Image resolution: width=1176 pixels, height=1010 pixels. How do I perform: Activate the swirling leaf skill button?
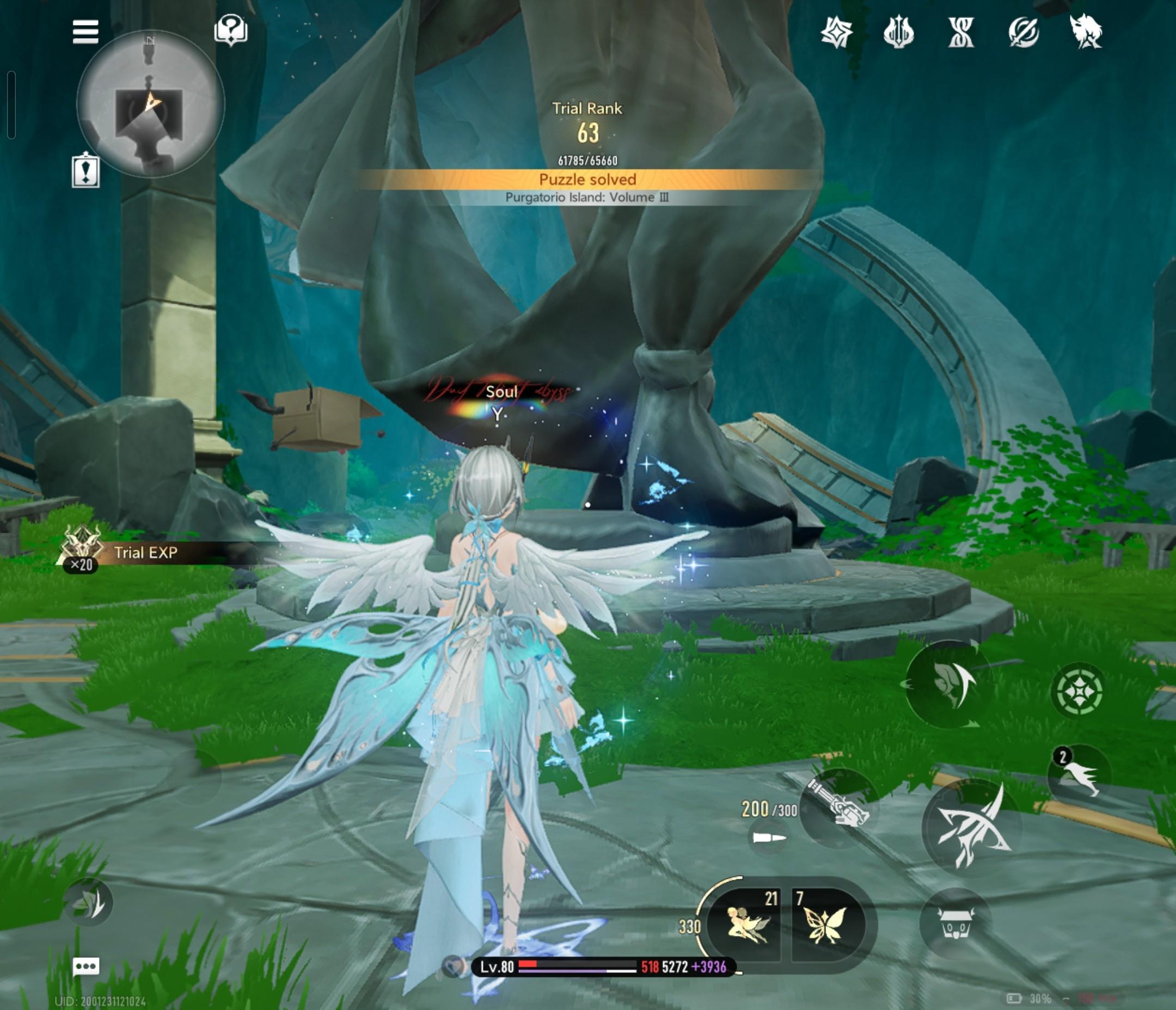(x=947, y=684)
